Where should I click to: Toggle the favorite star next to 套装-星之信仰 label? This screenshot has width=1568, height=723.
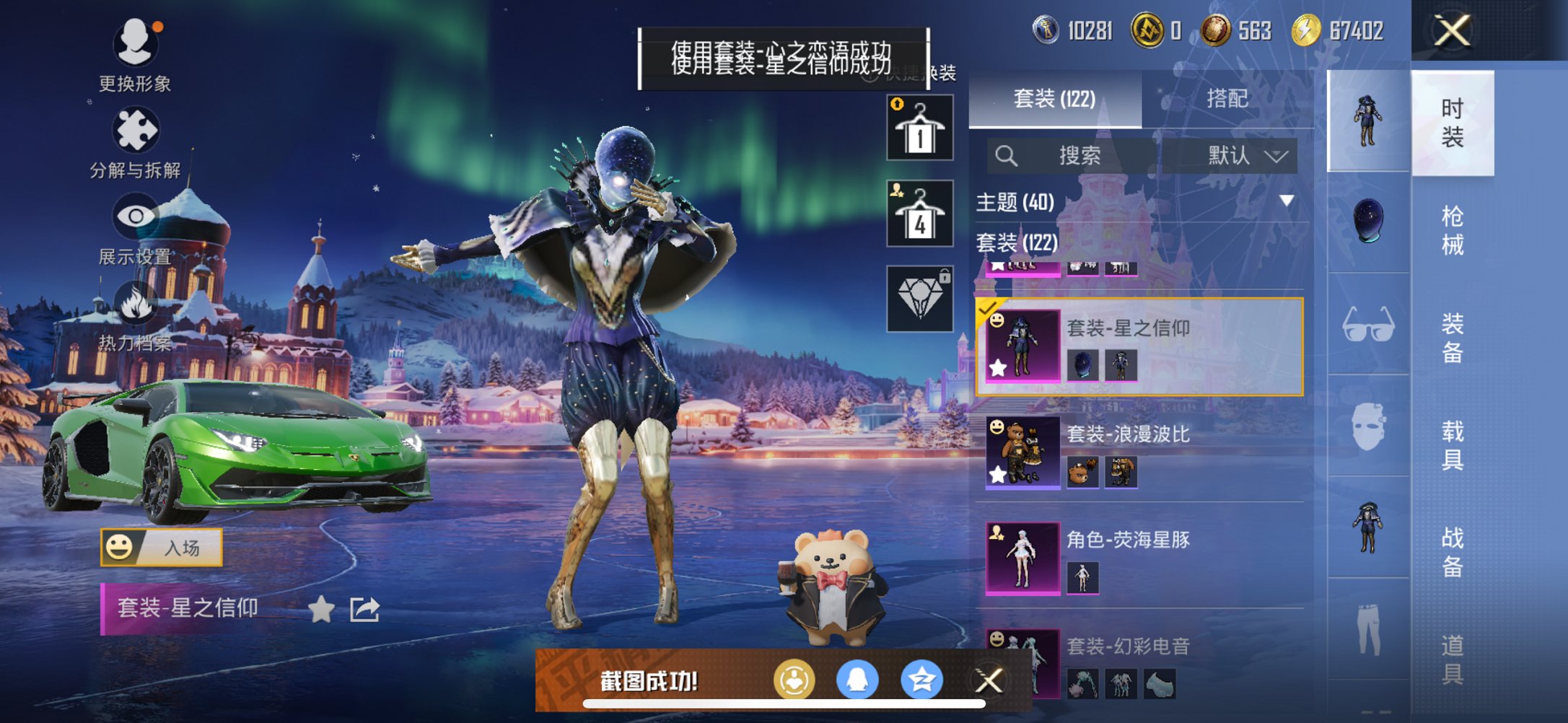320,610
